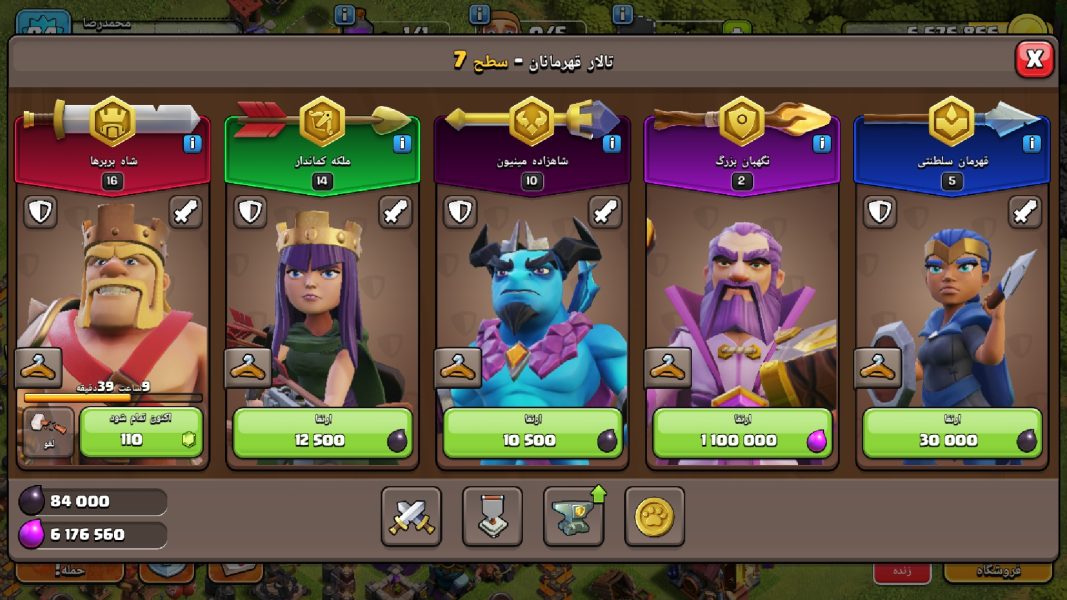Upgrade Archer Queen for 12 500 dark elixir
1067x600 pixels.
[x=322, y=432]
